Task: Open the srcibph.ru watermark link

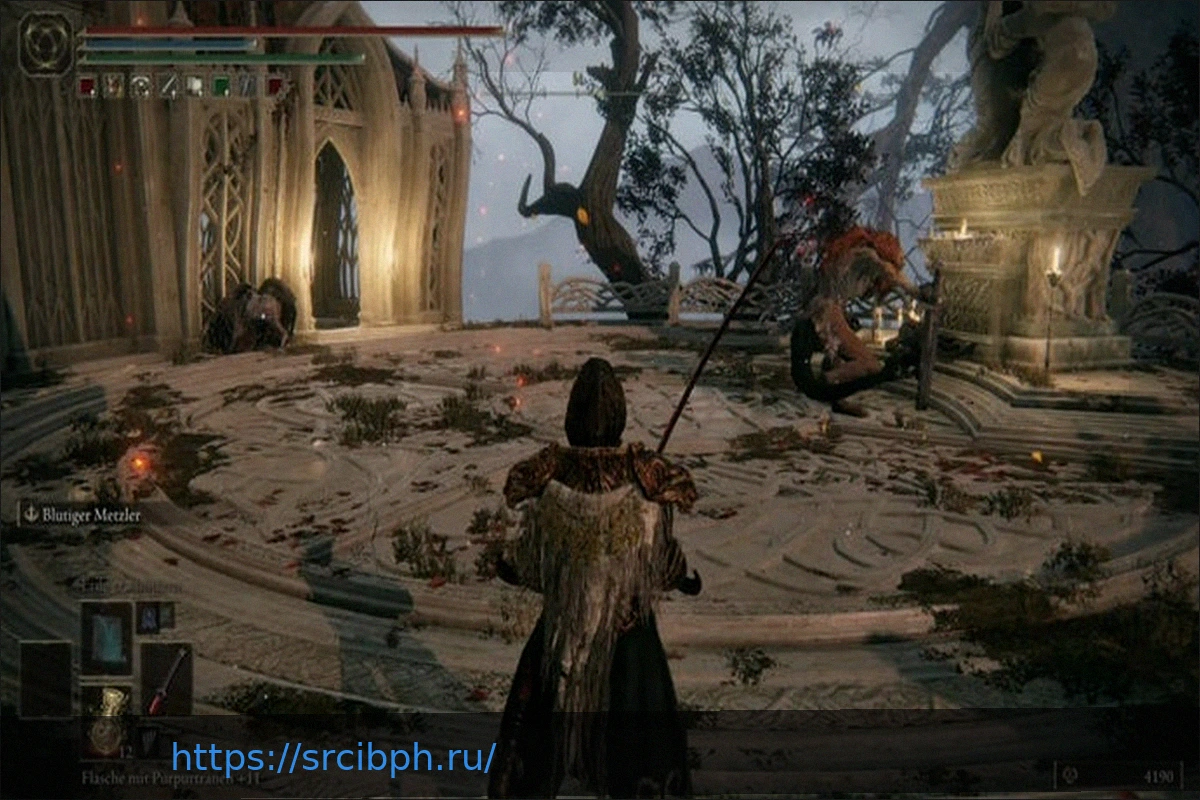Action: pyautogui.click(x=333, y=757)
